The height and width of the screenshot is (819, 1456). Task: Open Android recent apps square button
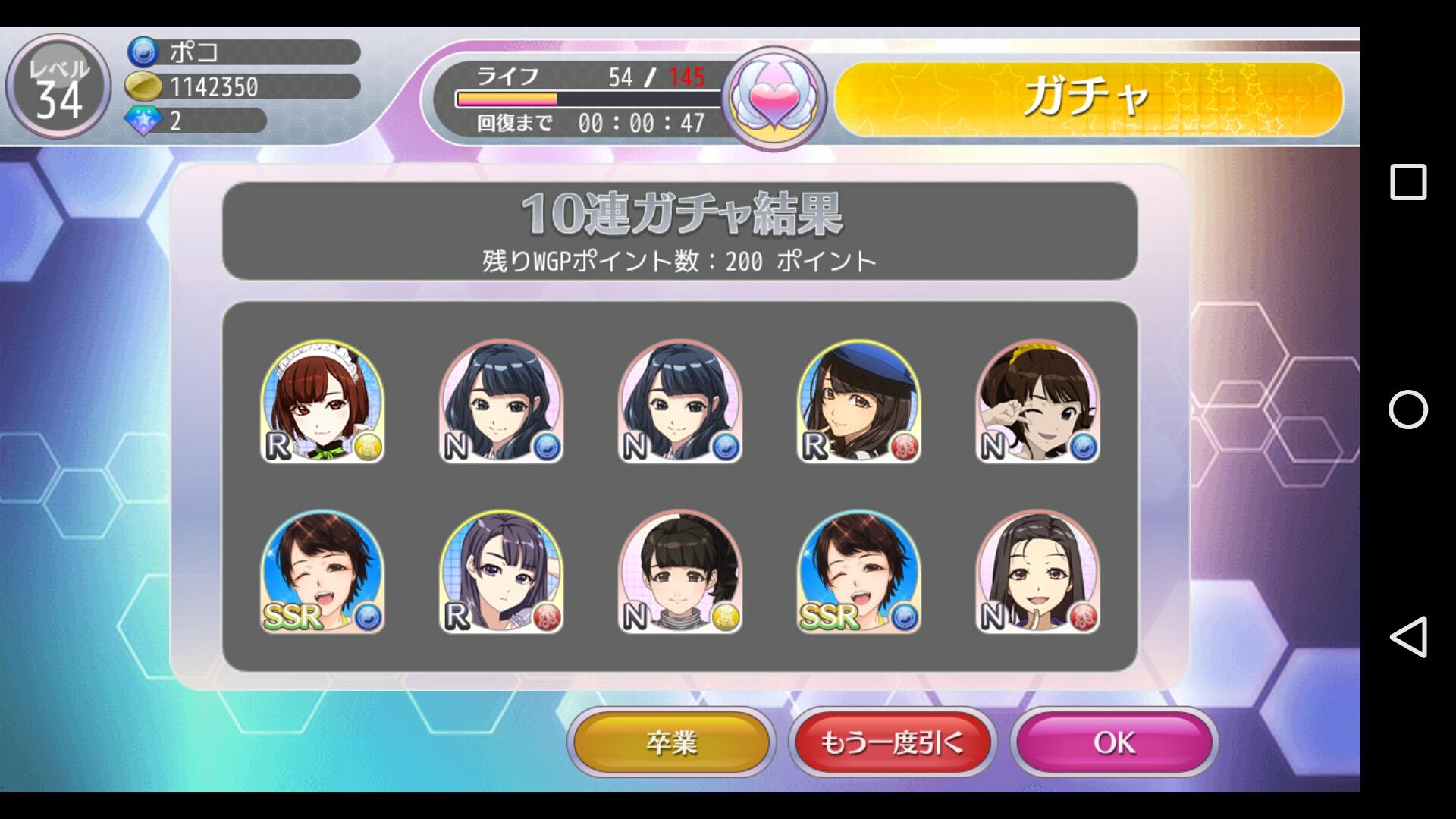pyautogui.click(x=1408, y=183)
